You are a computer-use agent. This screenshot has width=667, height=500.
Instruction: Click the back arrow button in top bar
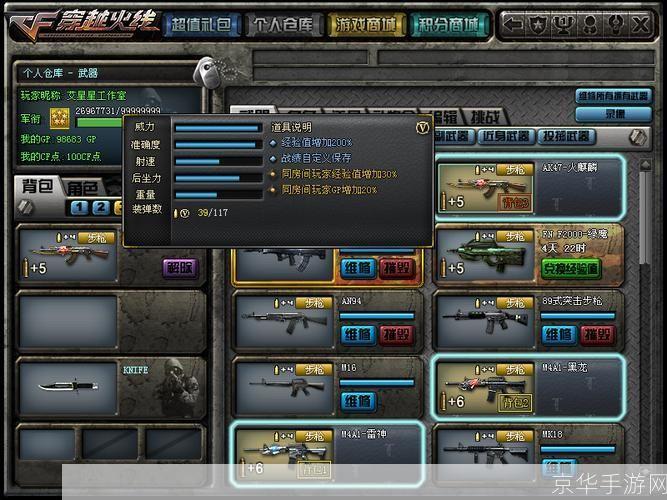click(513, 22)
